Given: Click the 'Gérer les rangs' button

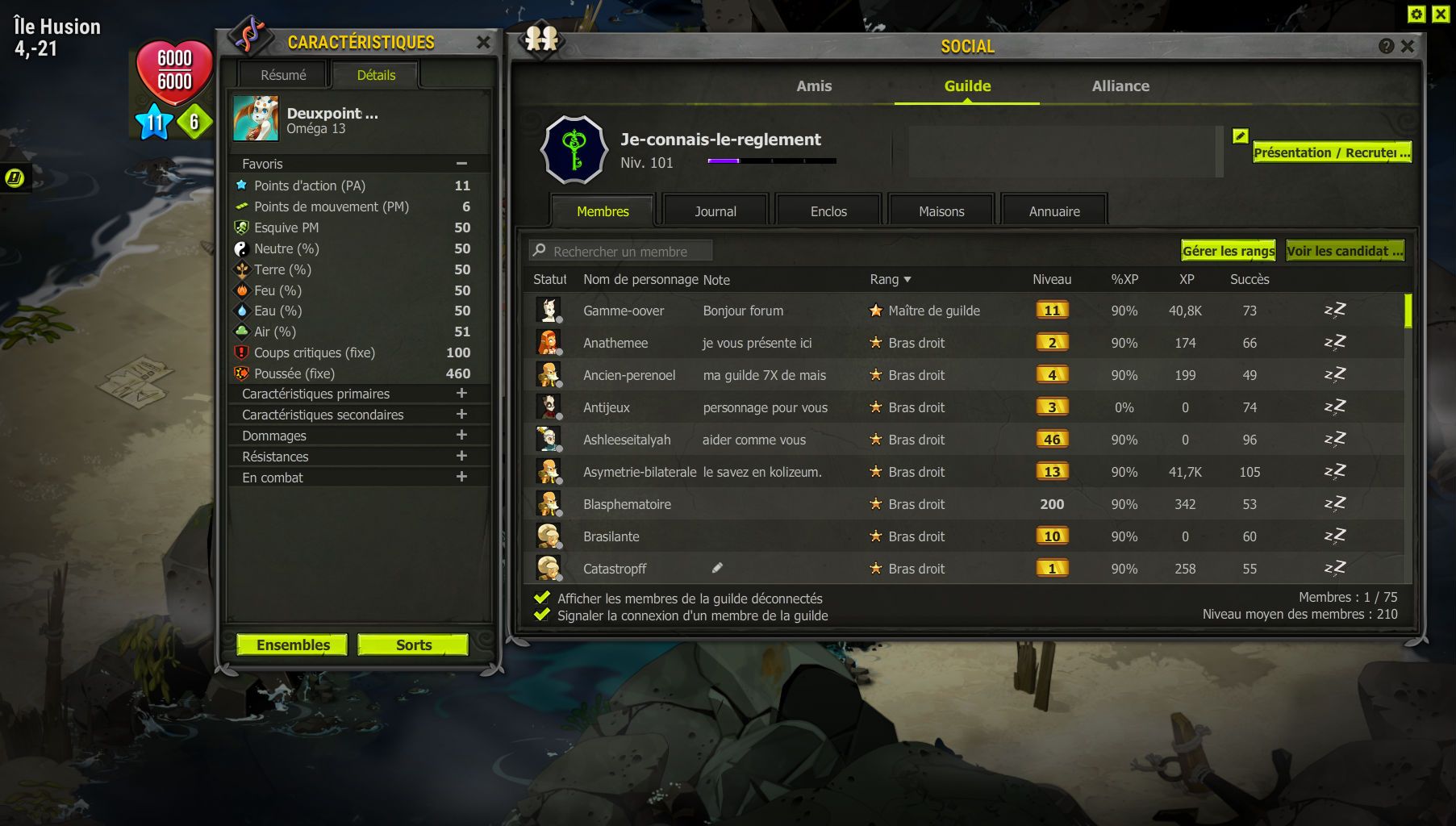Looking at the screenshot, I should [x=1228, y=251].
